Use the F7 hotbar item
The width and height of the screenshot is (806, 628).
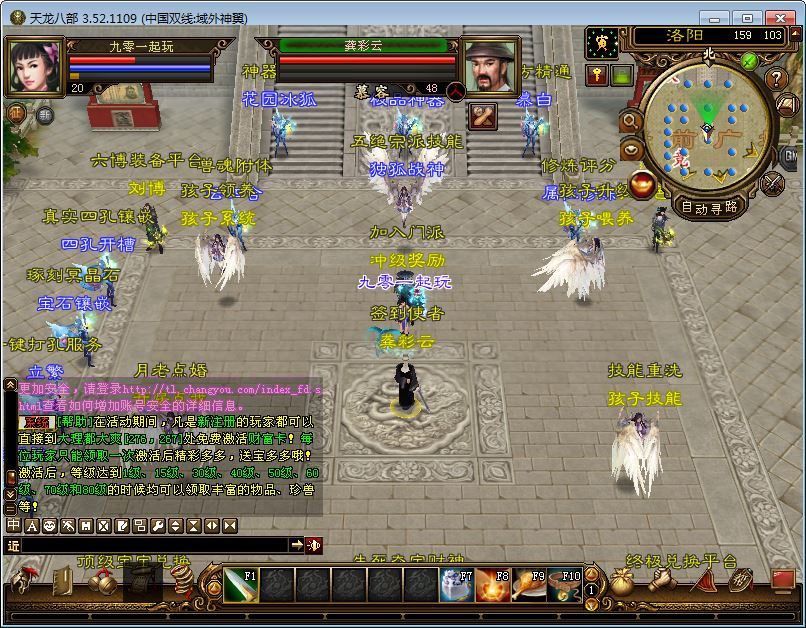[x=457, y=584]
